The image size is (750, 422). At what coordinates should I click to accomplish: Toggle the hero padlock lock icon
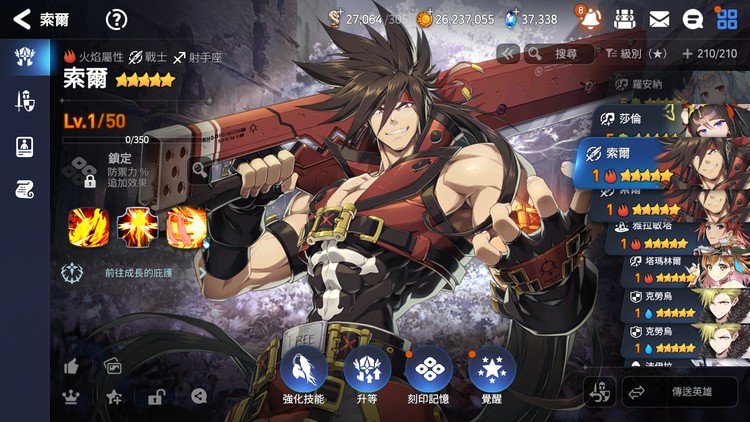[x=156, y=397]
